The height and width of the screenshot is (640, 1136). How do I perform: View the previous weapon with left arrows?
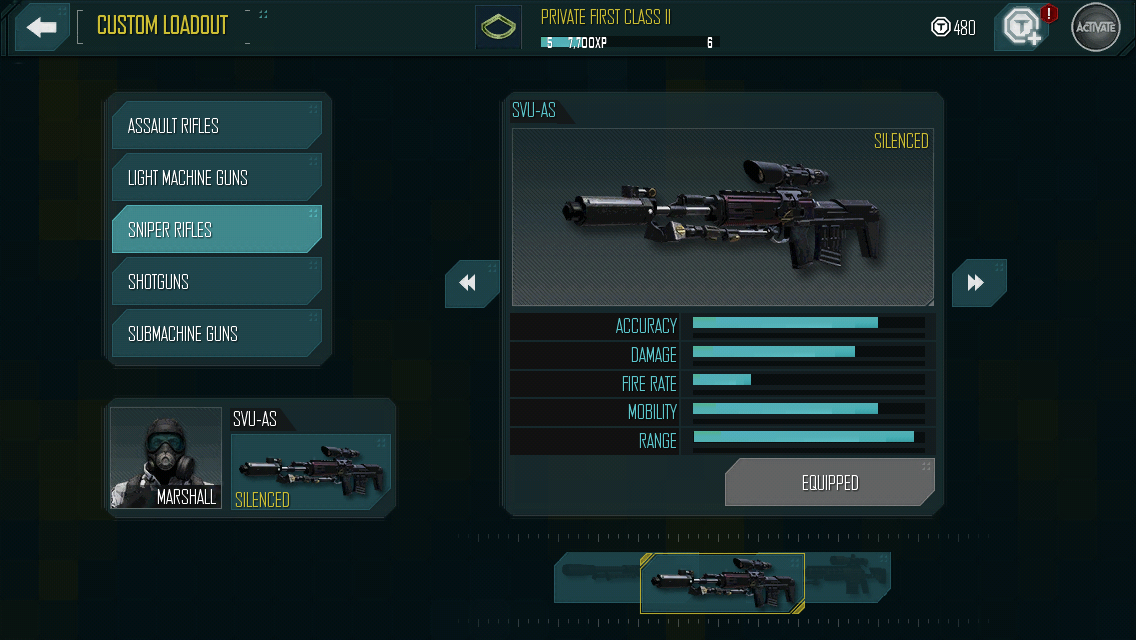[471, 283]
